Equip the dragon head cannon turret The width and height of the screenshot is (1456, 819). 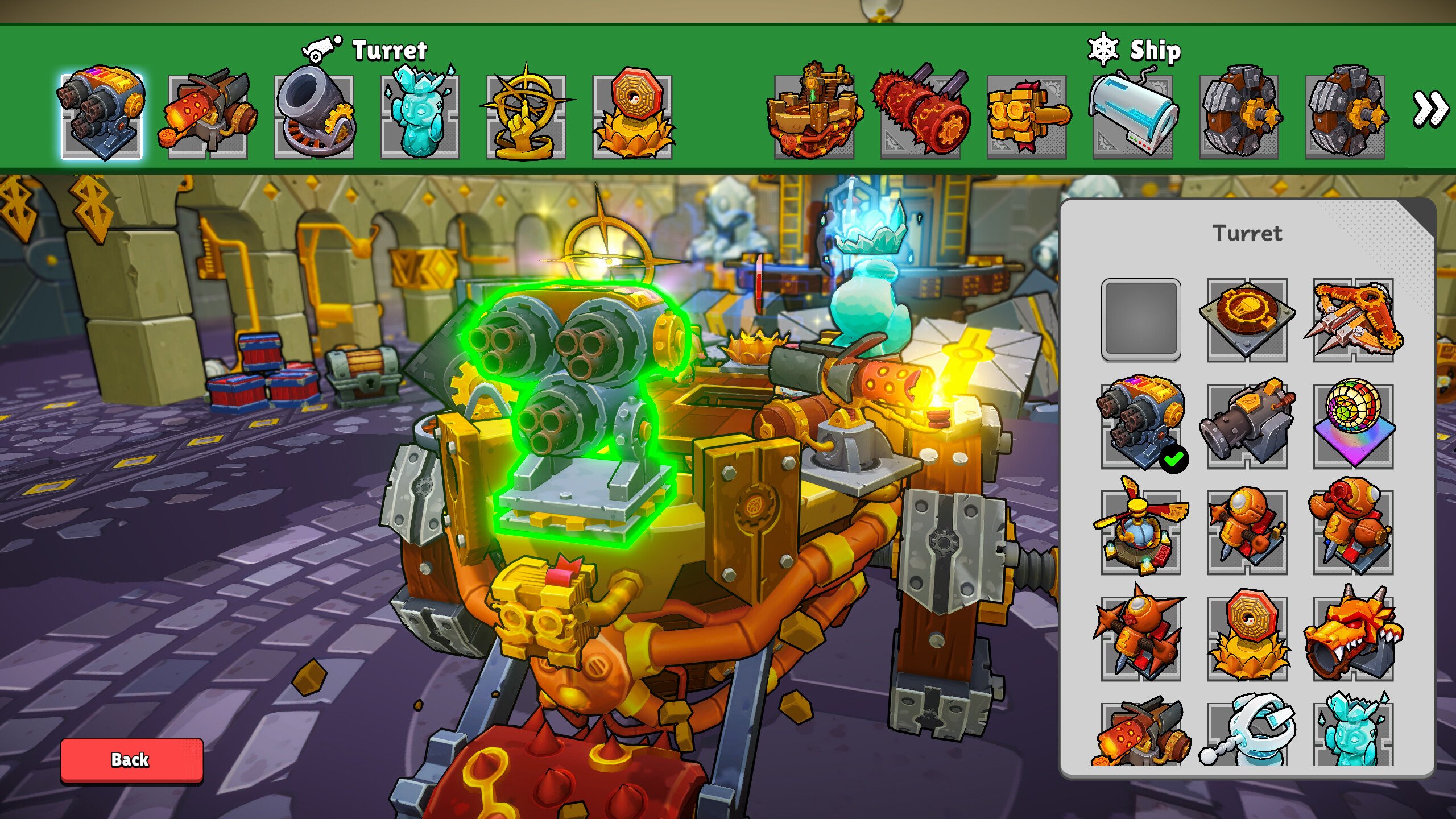[1353, 637]
